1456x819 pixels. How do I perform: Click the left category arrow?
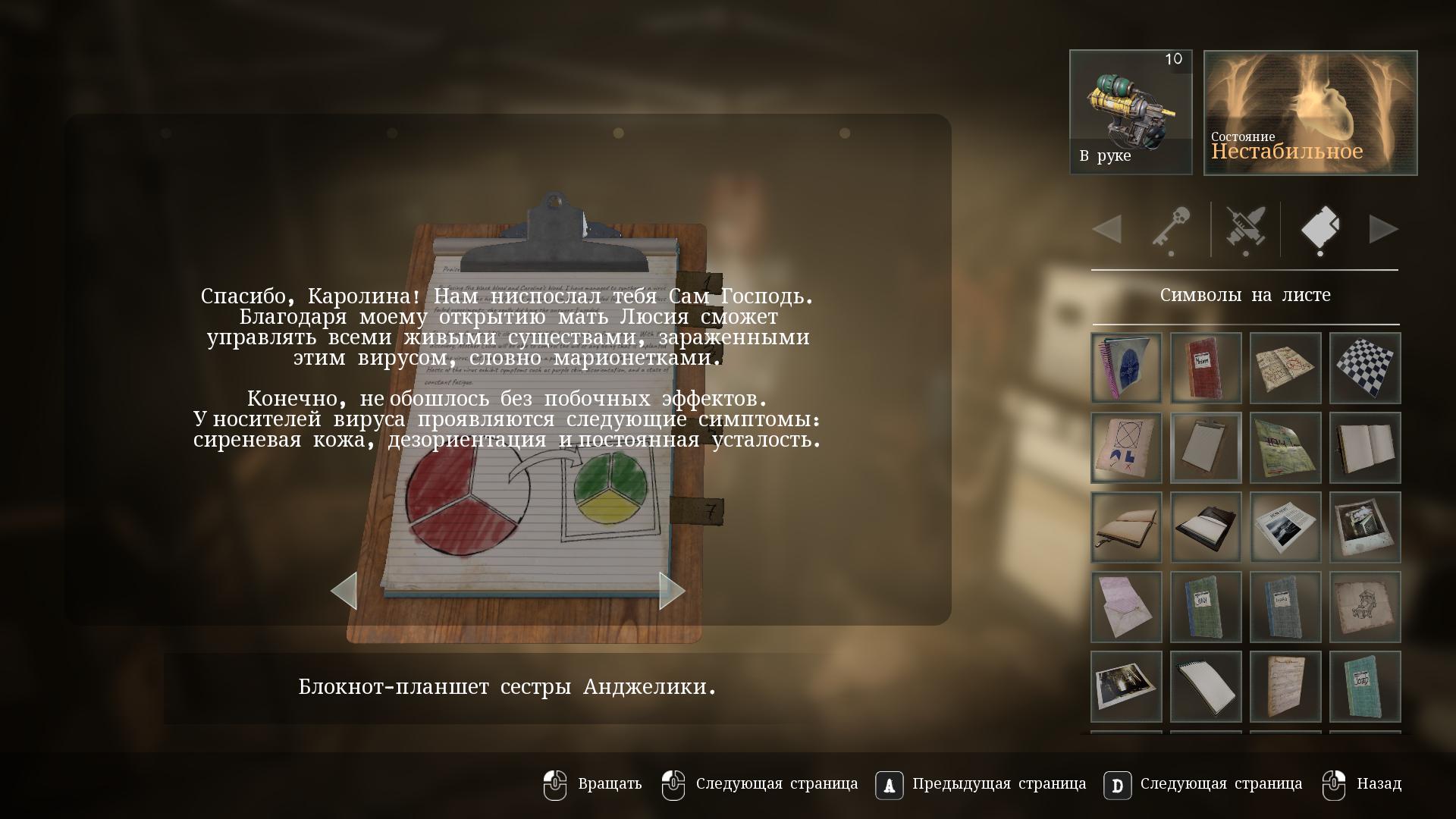[1107, 229]
